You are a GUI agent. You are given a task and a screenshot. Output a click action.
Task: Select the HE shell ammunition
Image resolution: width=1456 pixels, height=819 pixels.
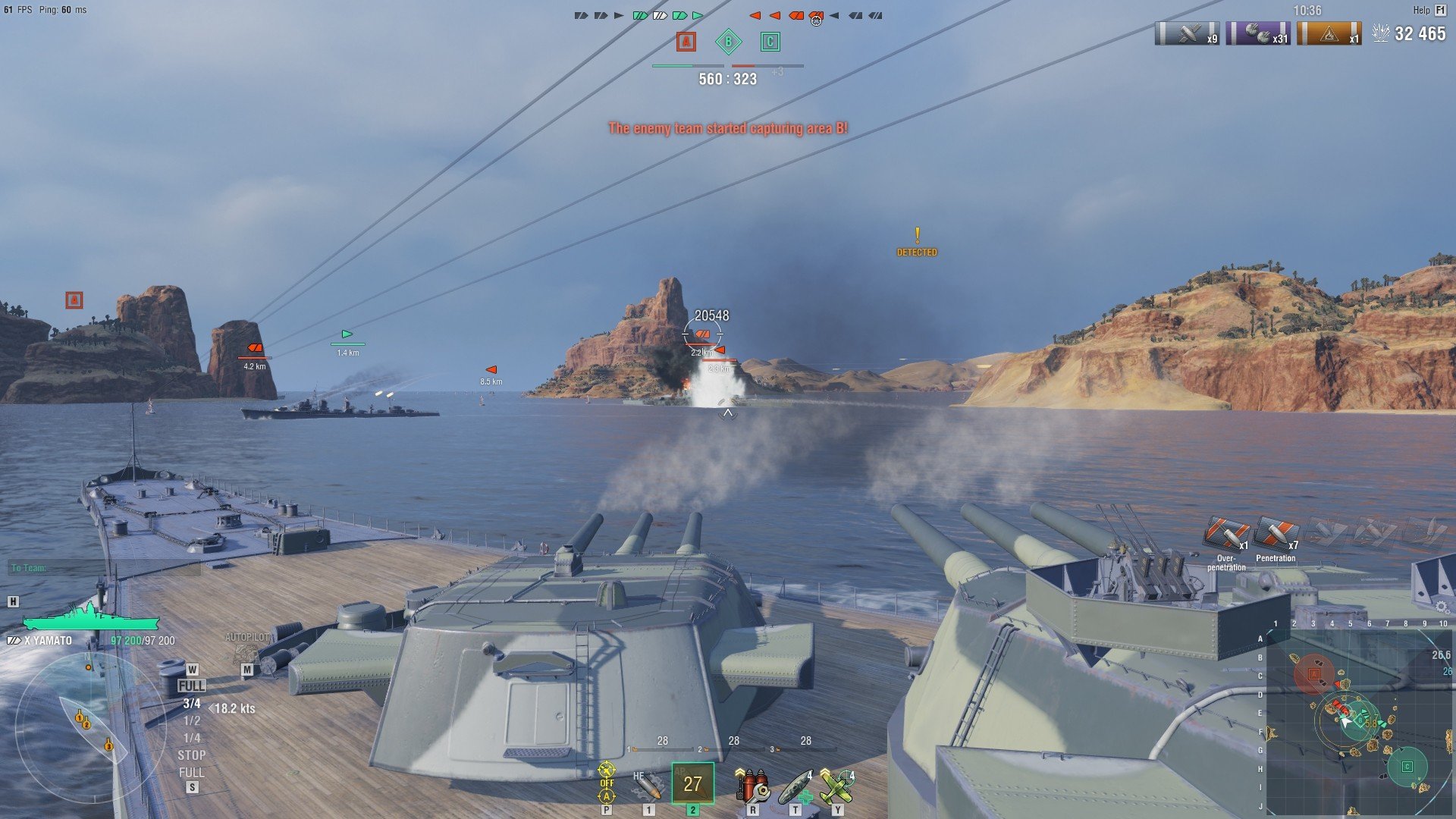647,786
